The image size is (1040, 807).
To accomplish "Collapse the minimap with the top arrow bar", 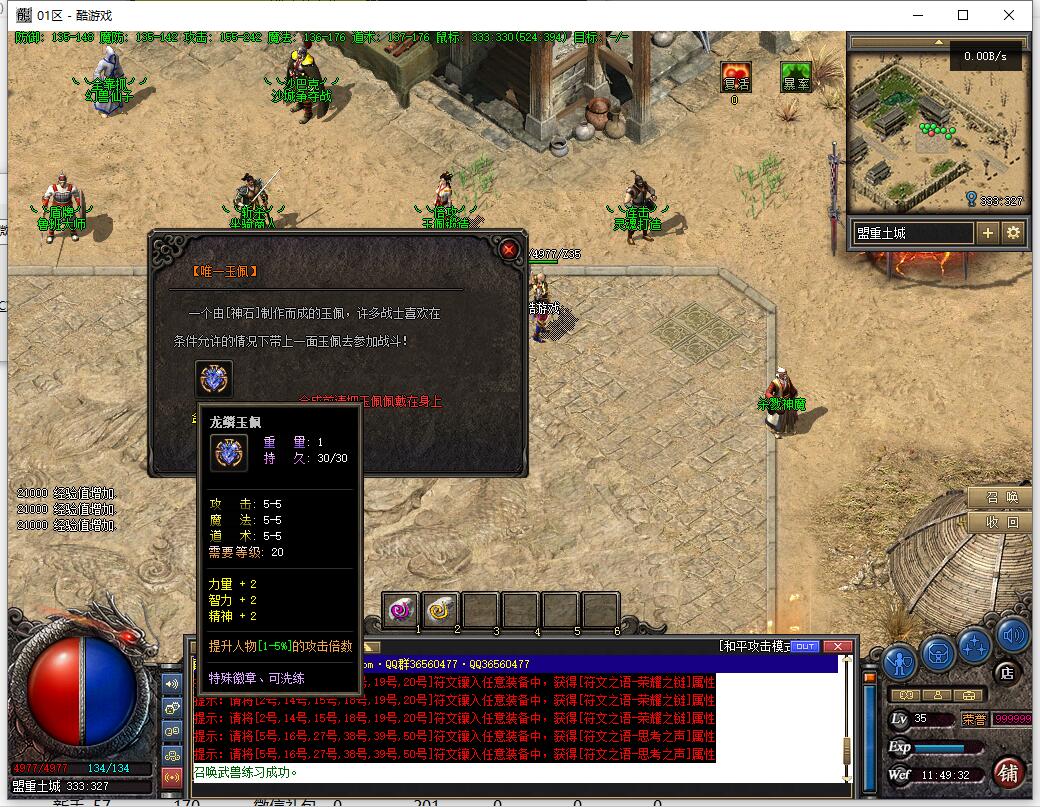I will point(938,42).
